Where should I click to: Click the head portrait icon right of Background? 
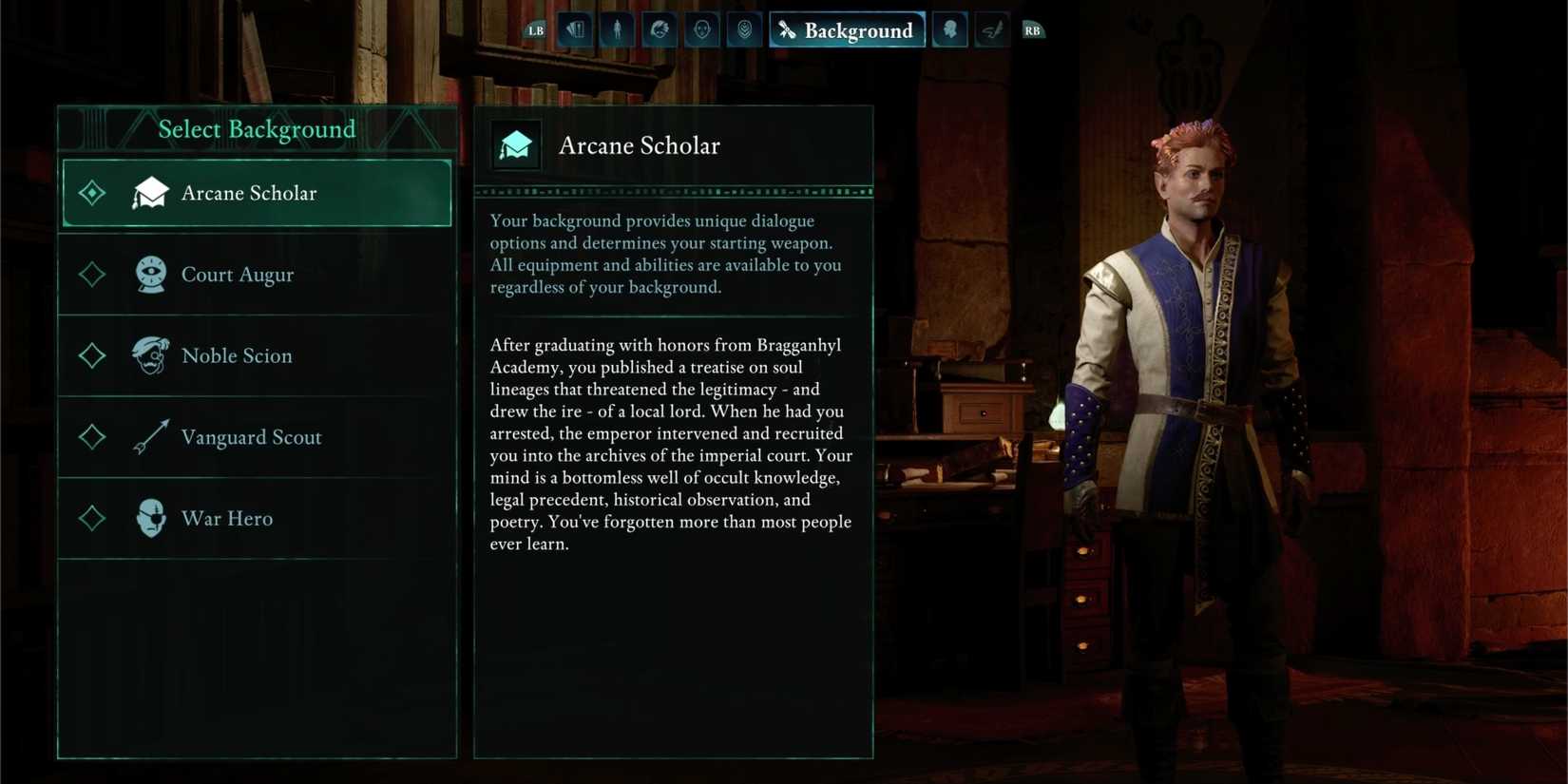(x=949, y=29)
